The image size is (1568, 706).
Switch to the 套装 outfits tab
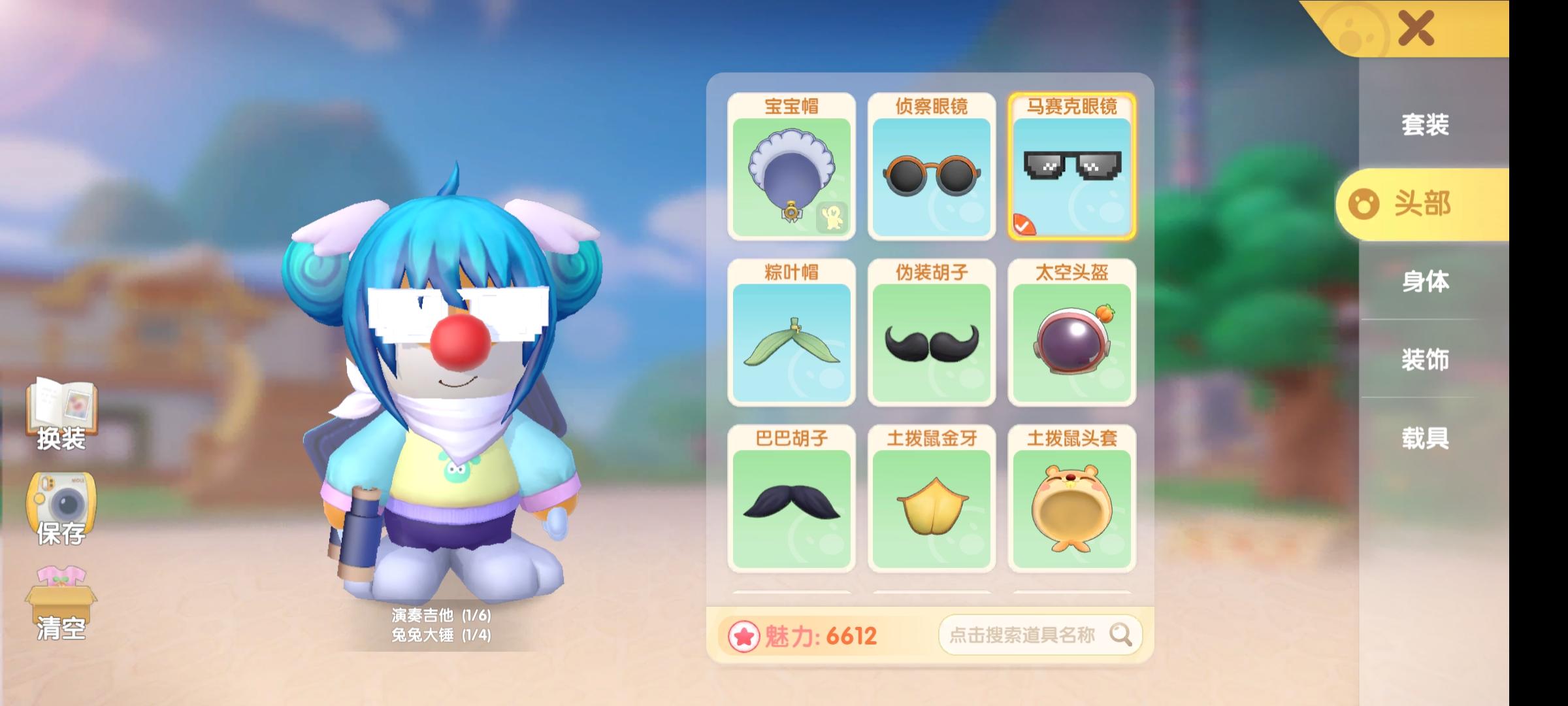tap(1426, 126)
